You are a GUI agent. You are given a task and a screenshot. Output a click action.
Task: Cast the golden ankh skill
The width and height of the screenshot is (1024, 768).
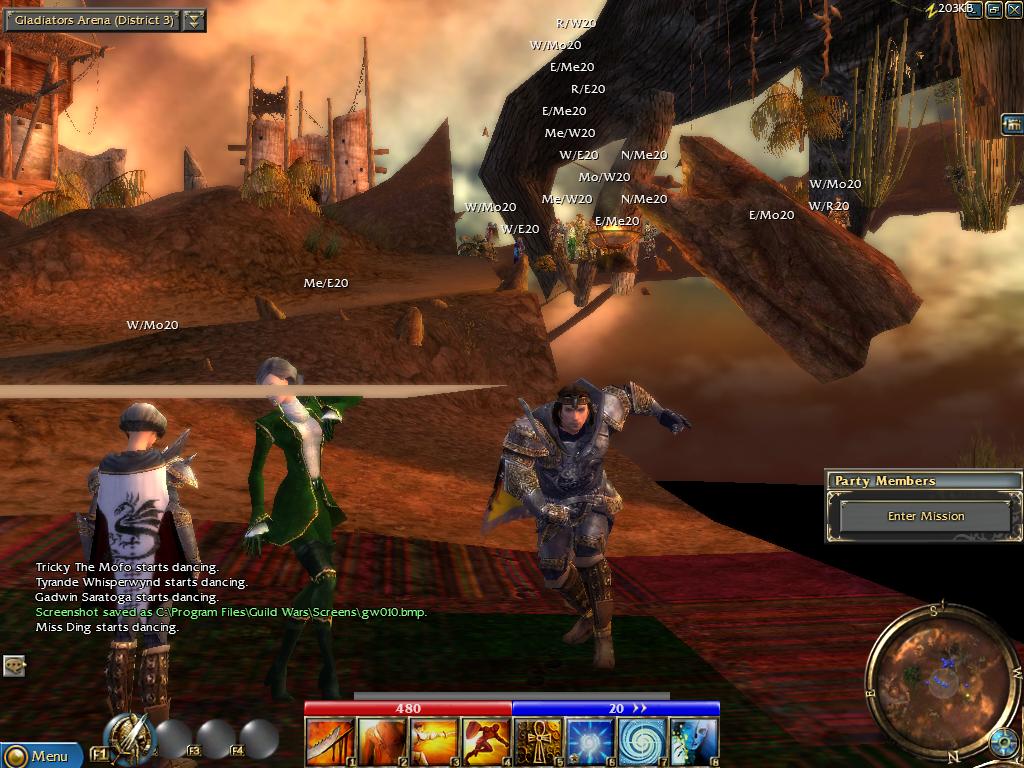click(538, 742)
